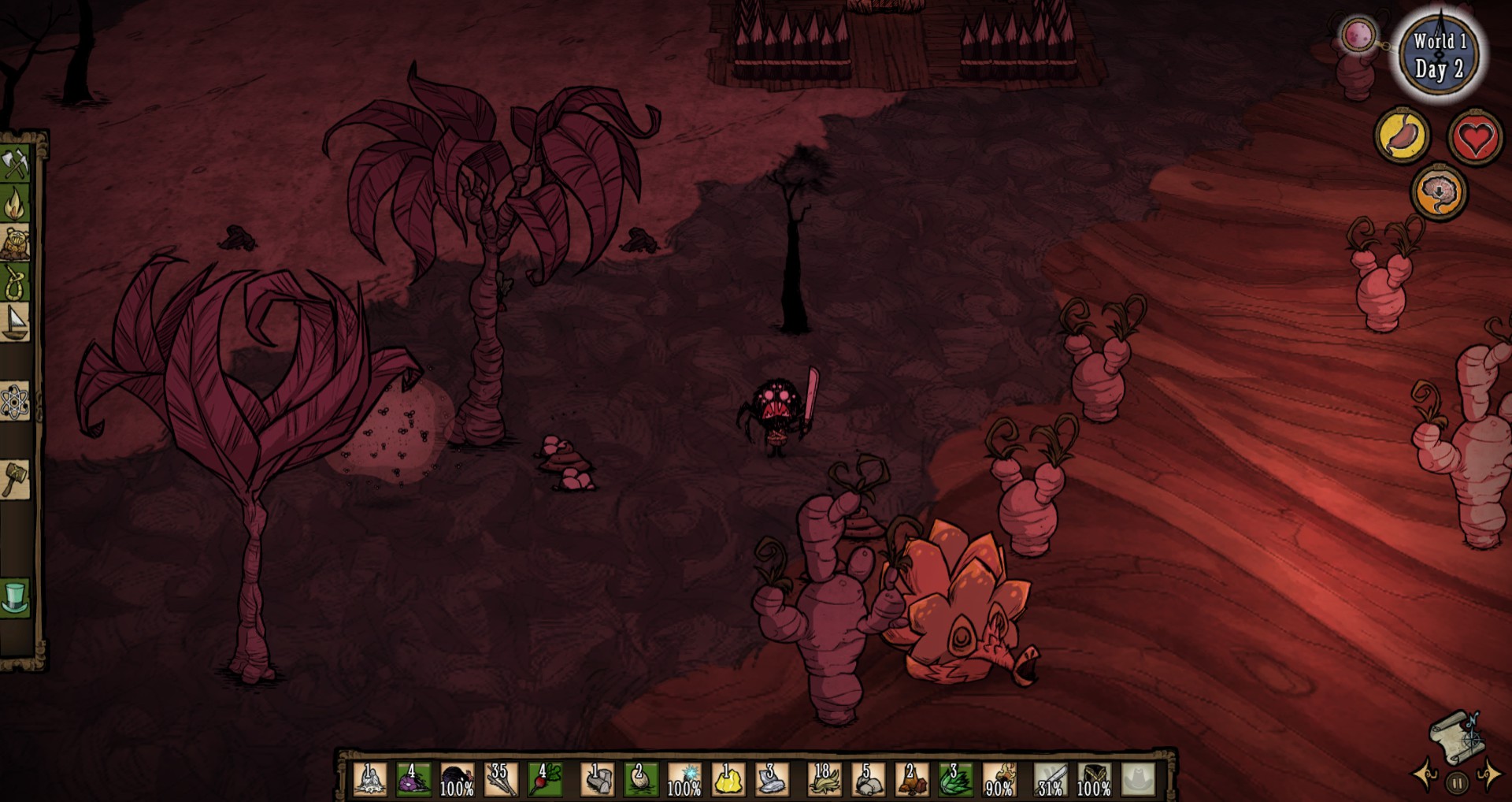Pause the game
1512x802 pixels.
pyautogui.click(x=1457, y=783)
